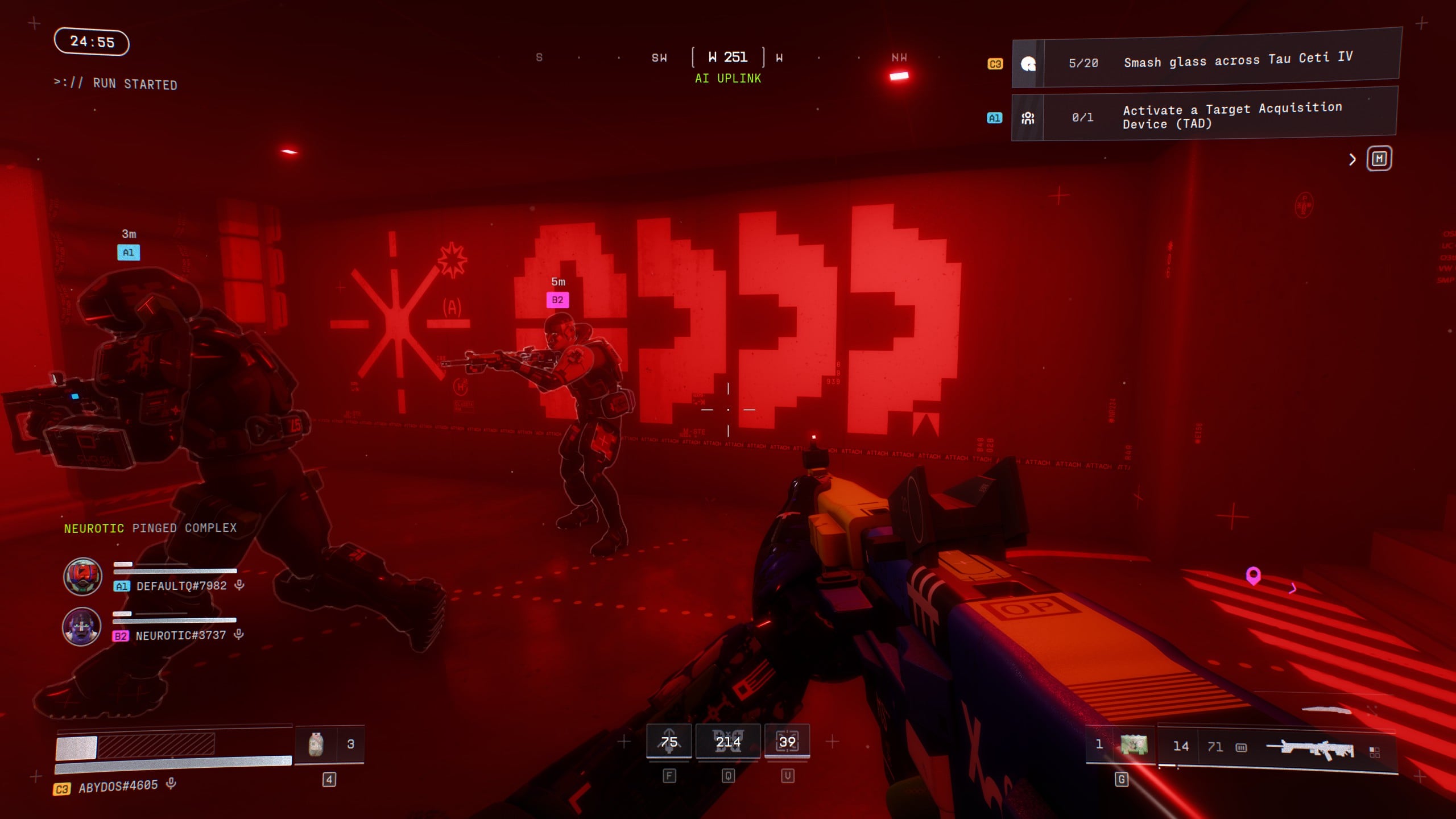The image size is (1456, 819).
Task: Click the B2 teammate marker tag
Action: pos(557,300)
